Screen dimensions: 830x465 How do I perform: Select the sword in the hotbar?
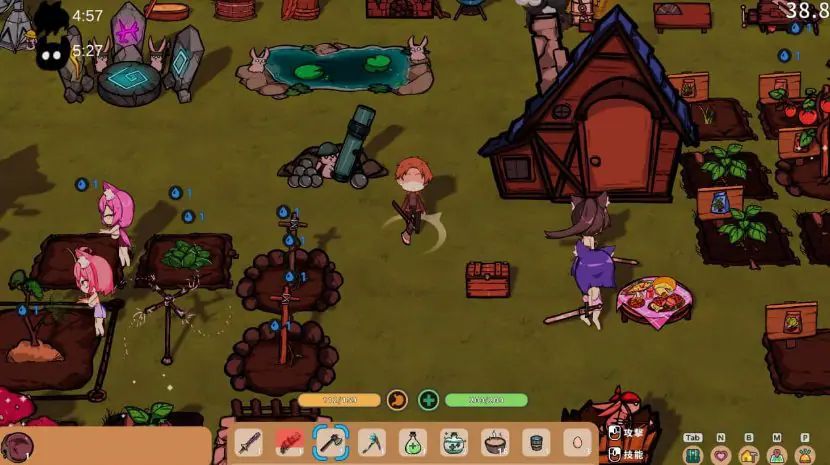[250, 442]
